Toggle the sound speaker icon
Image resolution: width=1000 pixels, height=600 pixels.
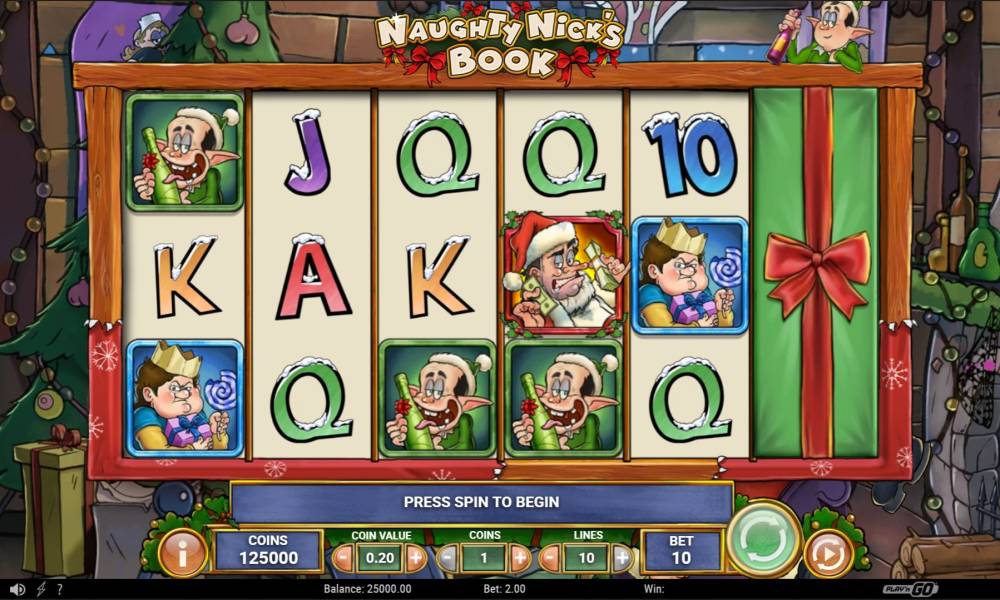point(17,590)
